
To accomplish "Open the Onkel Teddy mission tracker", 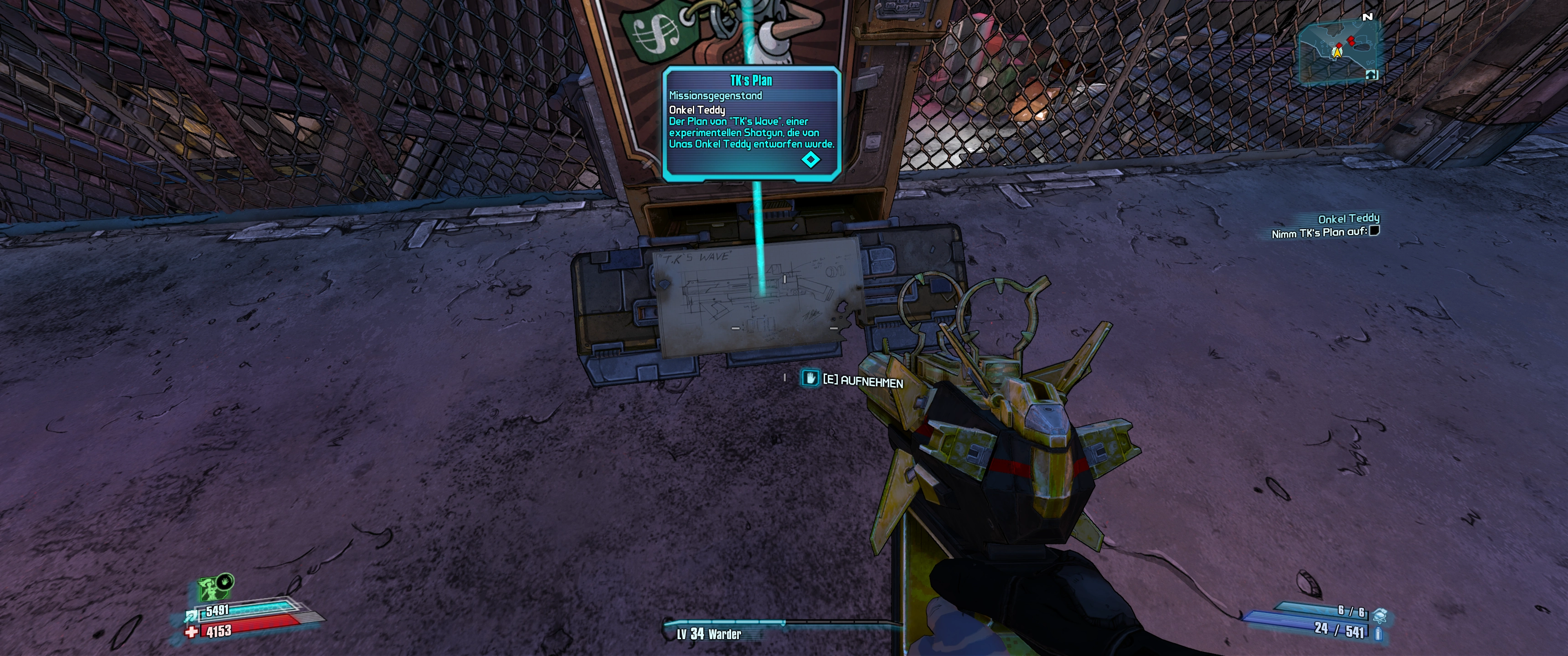I will tap(1348, 219).
